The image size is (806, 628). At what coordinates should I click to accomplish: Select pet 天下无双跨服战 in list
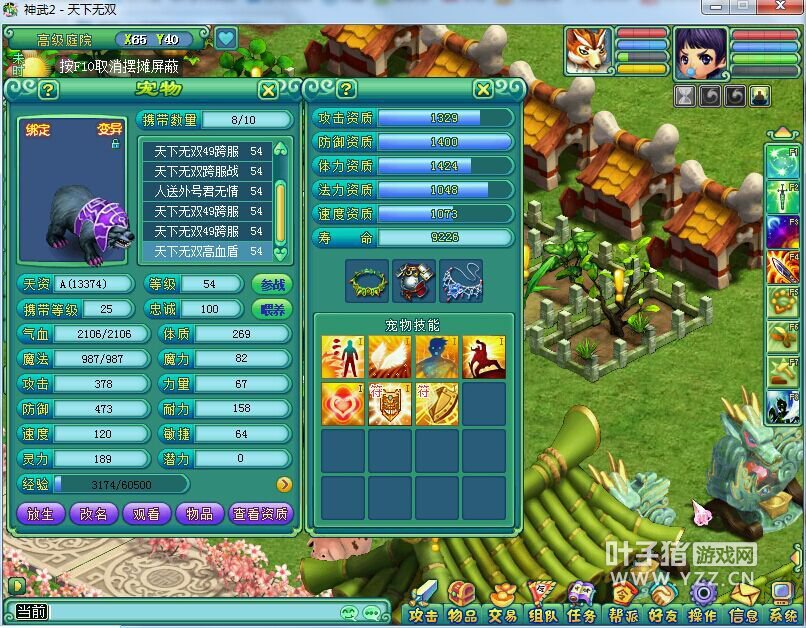(x=207, y=171)
